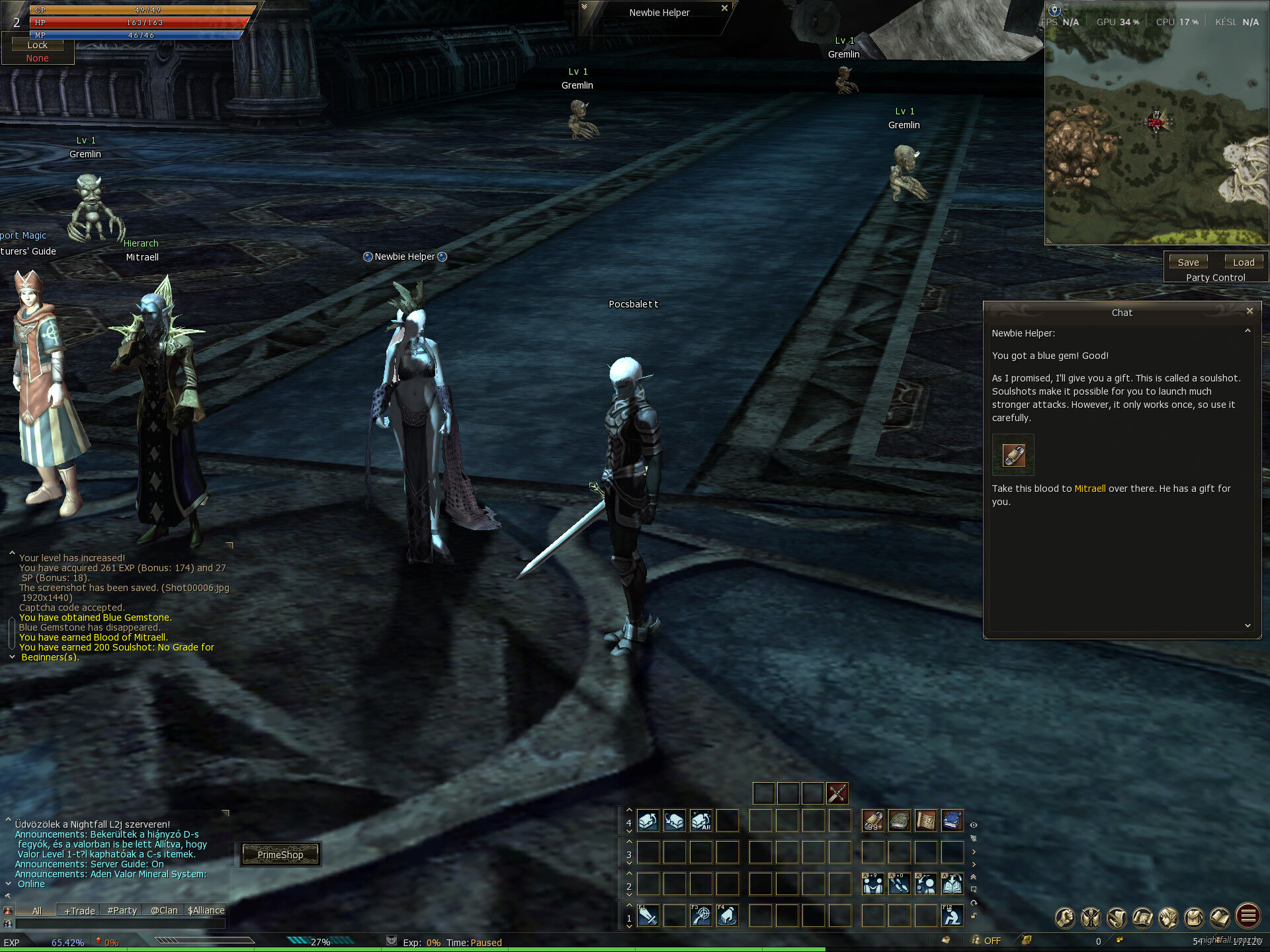Close the Newbie Helper chat dialog
The height and width of the screenshot is (952, 1270).
[1249, 311]
